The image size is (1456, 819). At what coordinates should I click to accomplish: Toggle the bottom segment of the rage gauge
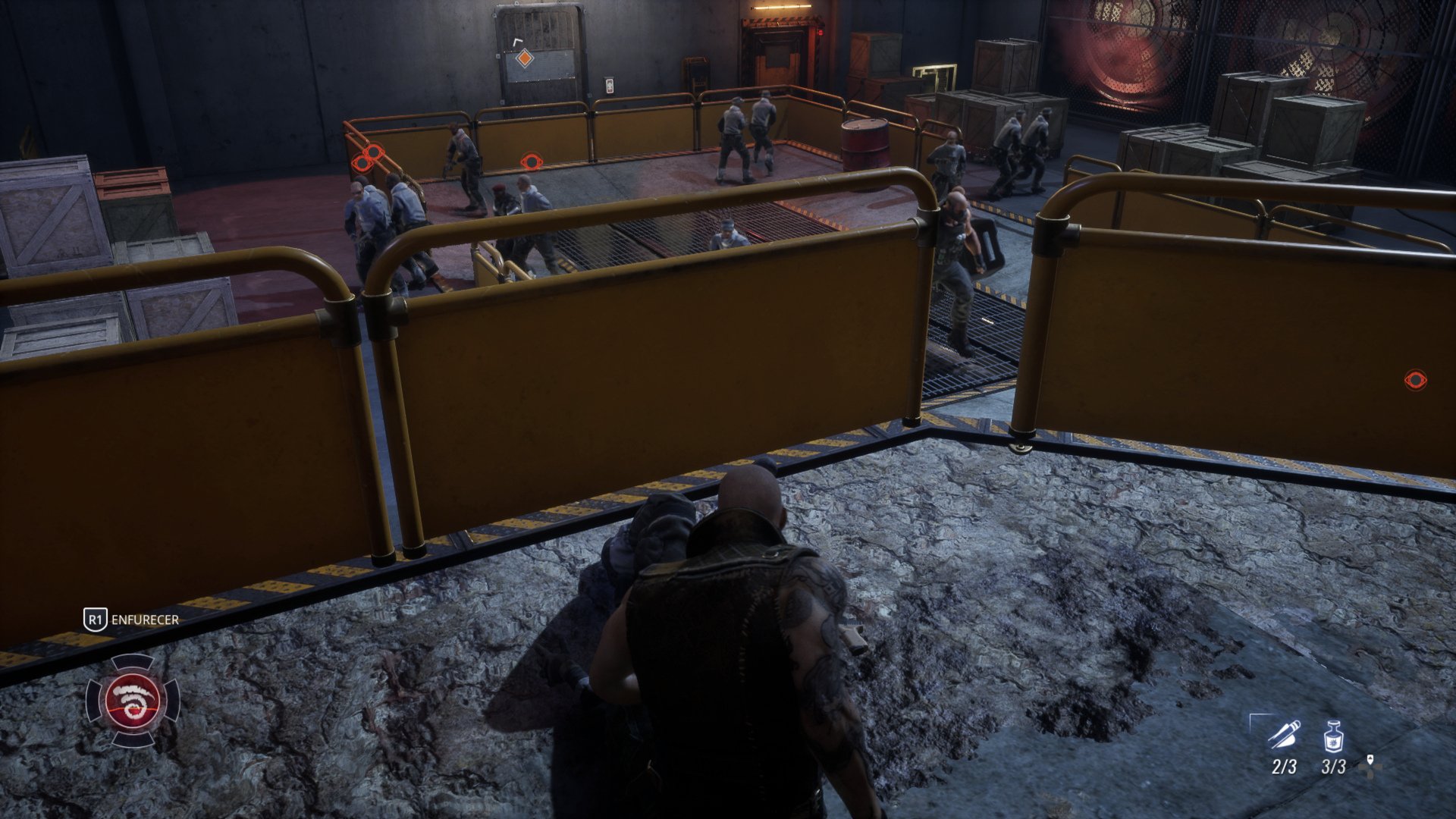(x=133, y=739)
